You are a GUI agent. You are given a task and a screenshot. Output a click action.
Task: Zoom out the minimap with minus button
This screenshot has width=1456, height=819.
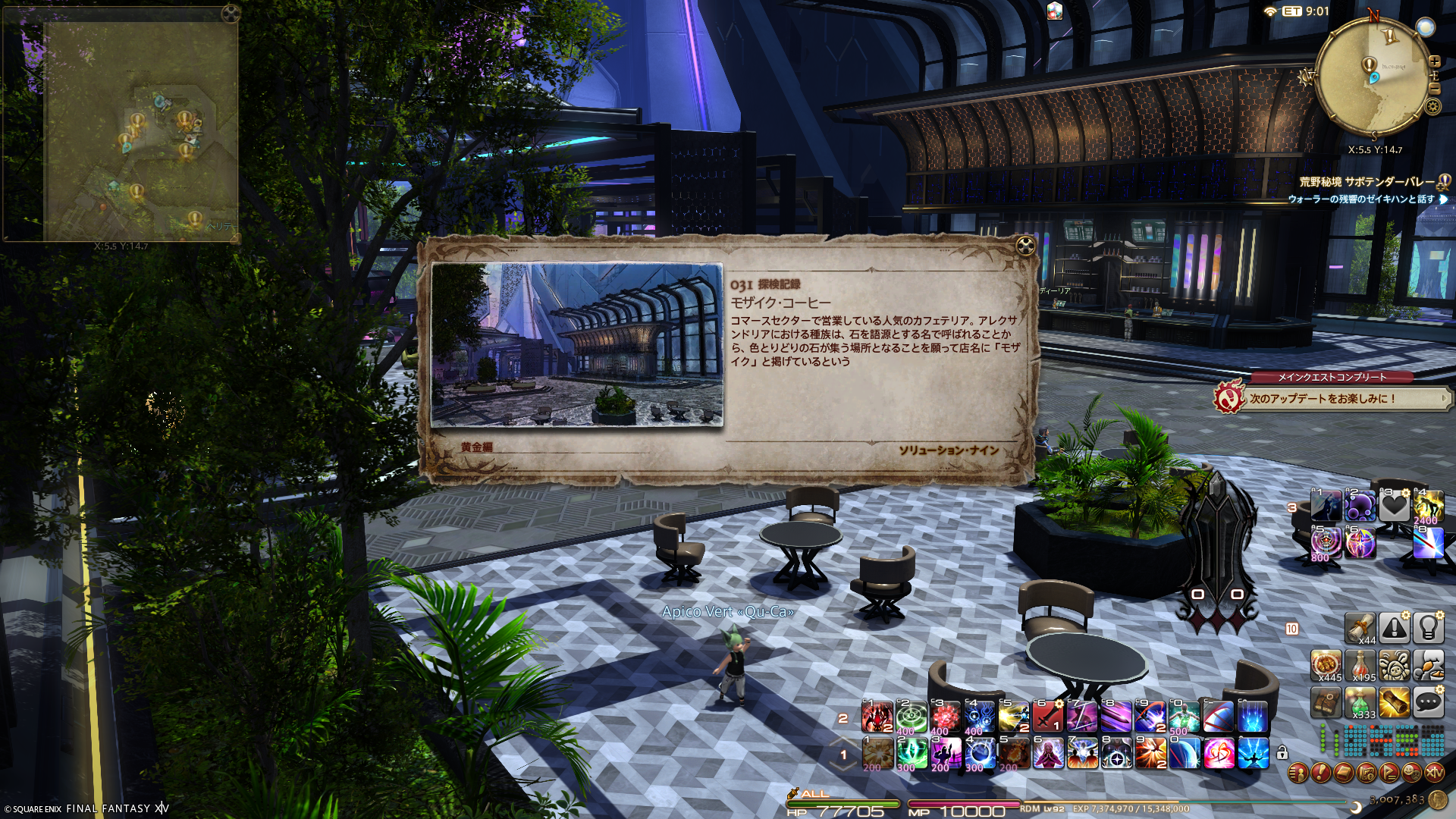[1435, 89]
